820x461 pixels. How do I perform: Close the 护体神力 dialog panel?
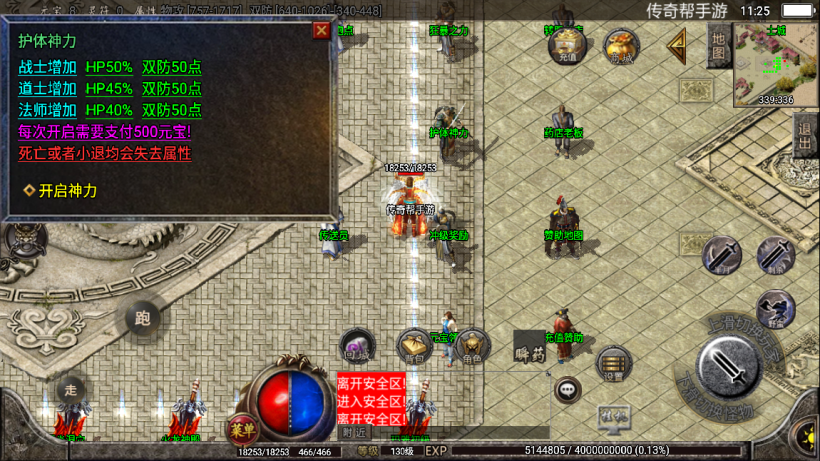pos(321,30)
